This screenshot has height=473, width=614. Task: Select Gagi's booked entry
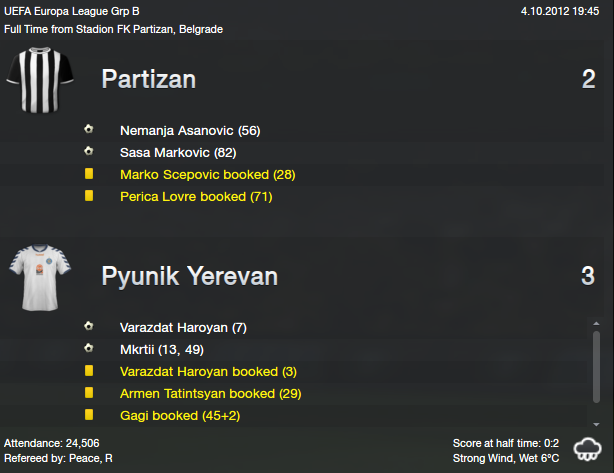pyautogui.click(x=180, y=416)
